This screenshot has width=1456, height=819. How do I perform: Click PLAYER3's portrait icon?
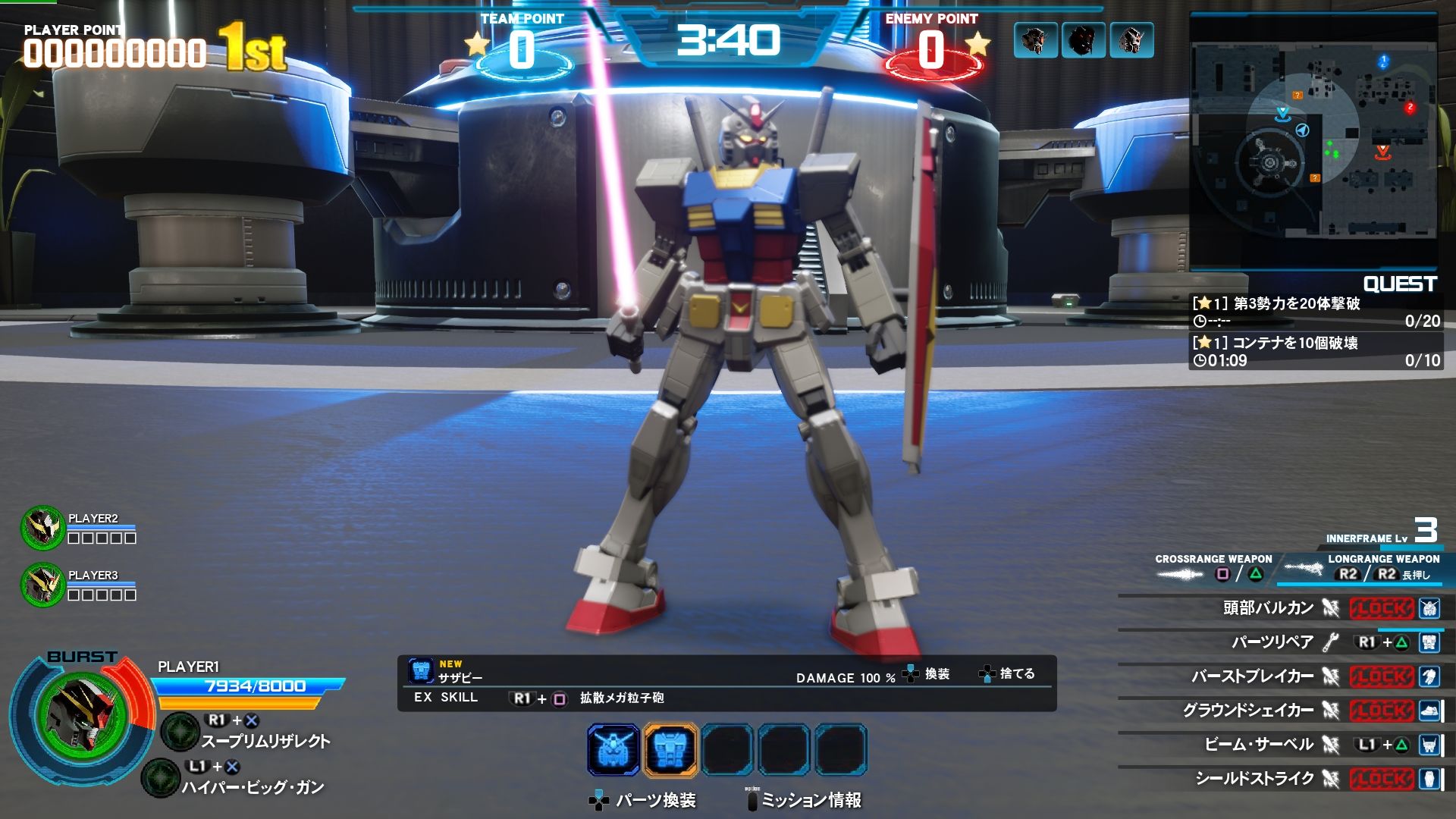42,584
